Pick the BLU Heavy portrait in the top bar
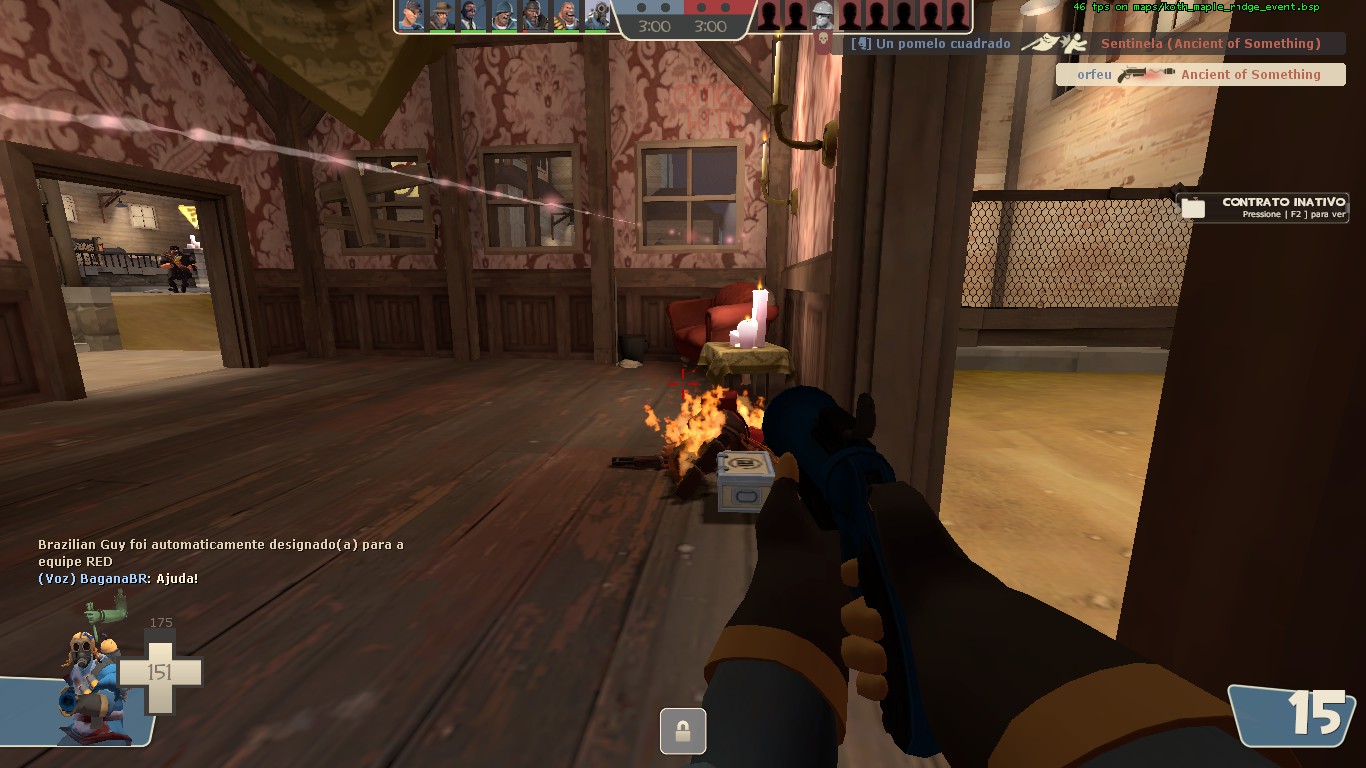This screenshot has height=768, width=1366. click(x=566, y=15)
